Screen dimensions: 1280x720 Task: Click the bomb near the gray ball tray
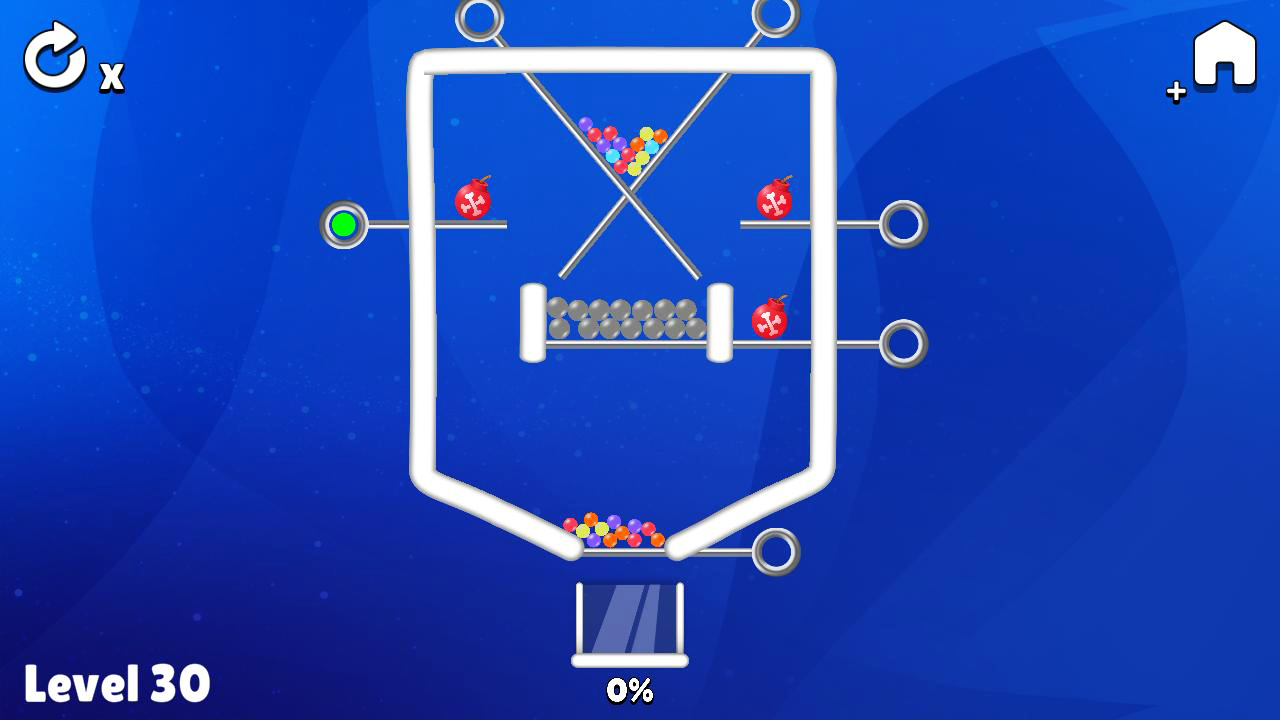768,321
